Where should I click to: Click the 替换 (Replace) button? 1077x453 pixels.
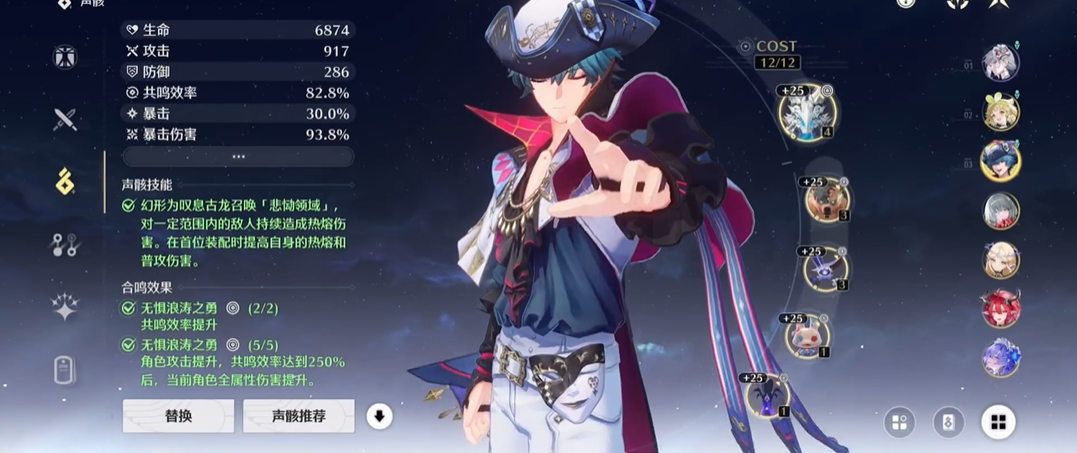[x=178, y=416]
